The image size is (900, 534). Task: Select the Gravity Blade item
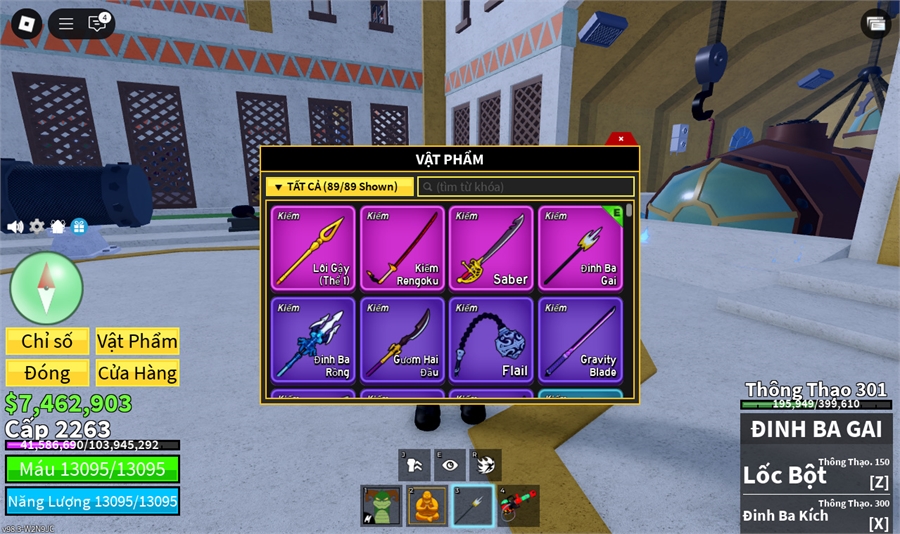pyautogui.click(x=580, y=339)
